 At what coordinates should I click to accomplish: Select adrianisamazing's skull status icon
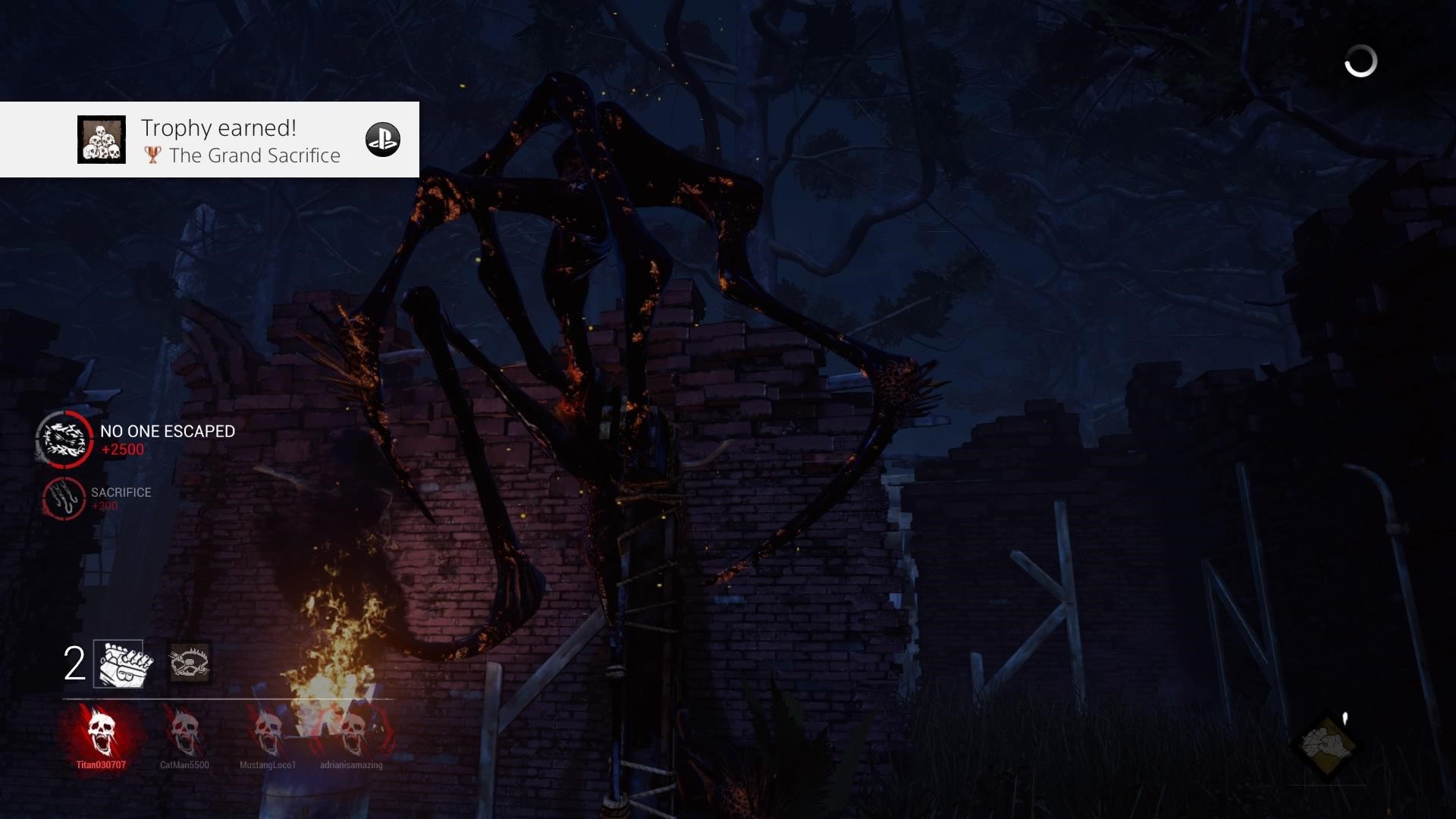(351, 730)
